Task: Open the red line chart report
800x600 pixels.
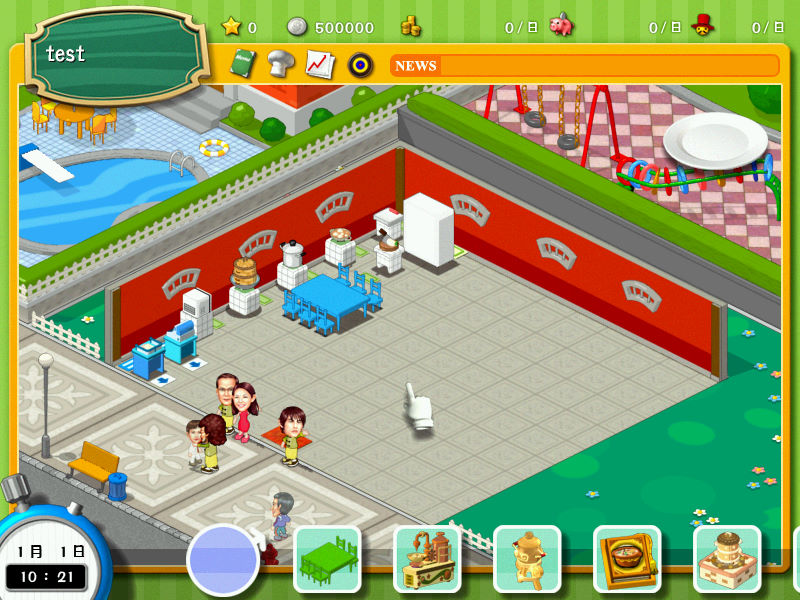Action: click(319, 64)
